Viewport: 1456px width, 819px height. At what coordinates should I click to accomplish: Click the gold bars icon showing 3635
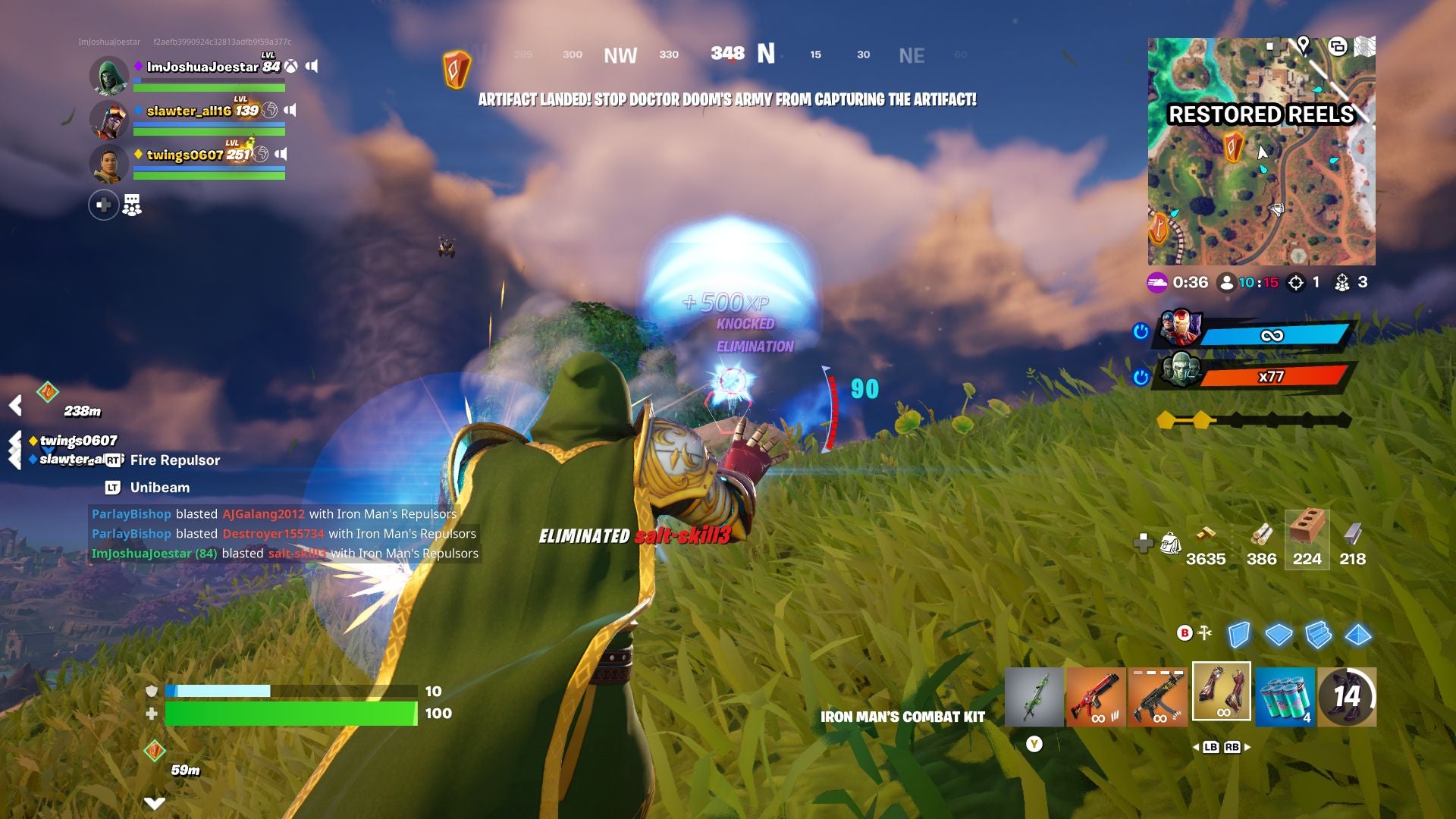1205,546
